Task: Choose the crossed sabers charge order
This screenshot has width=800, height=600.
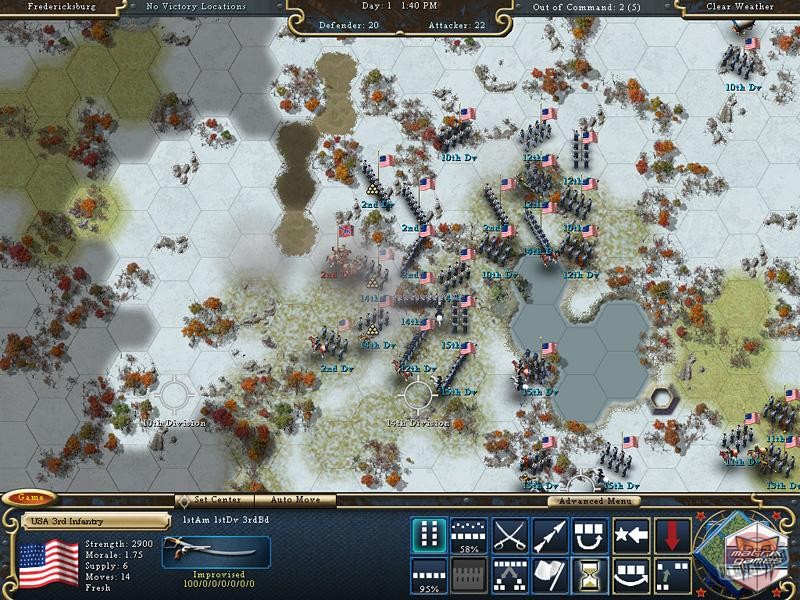Action: [x=510, y=535]
